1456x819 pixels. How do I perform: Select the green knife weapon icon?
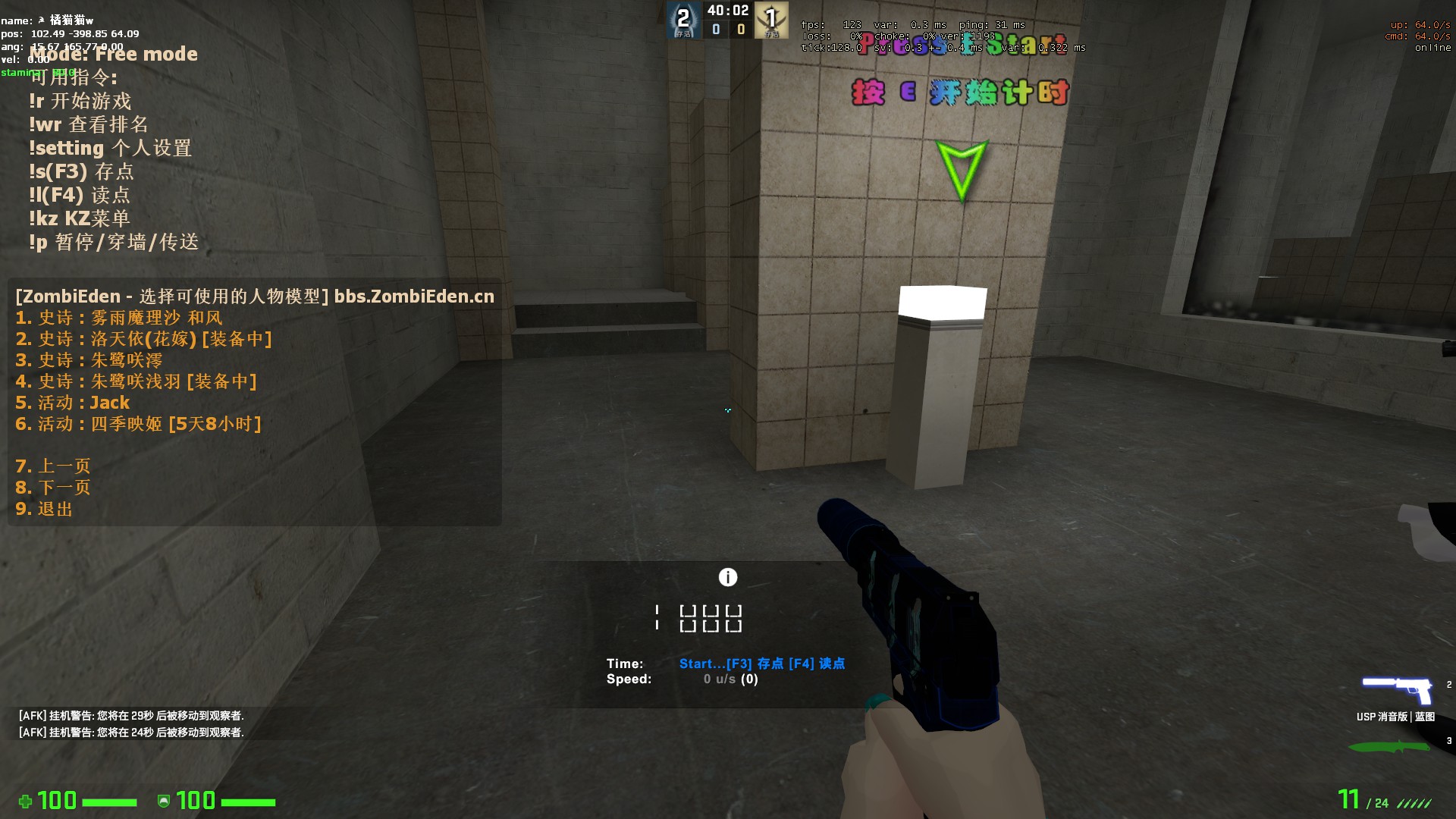tap(1389, 747)
